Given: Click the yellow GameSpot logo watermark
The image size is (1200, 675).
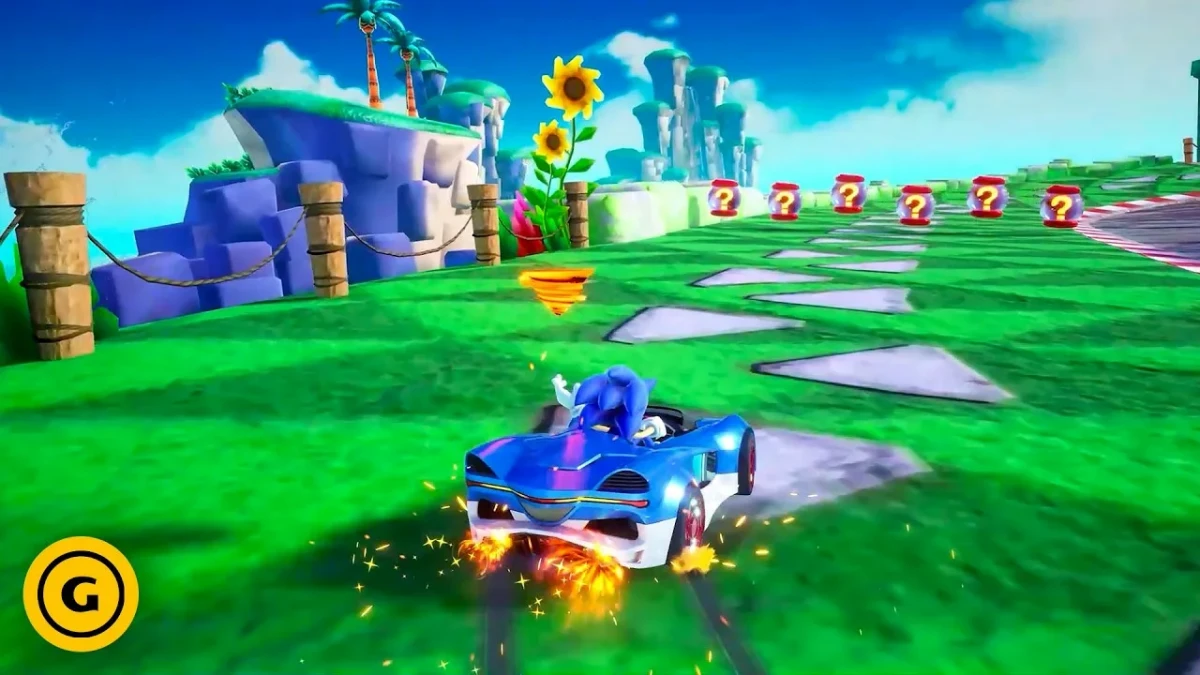Looking at the screenshot, I should pyautogui.click(x=81, y=594).
